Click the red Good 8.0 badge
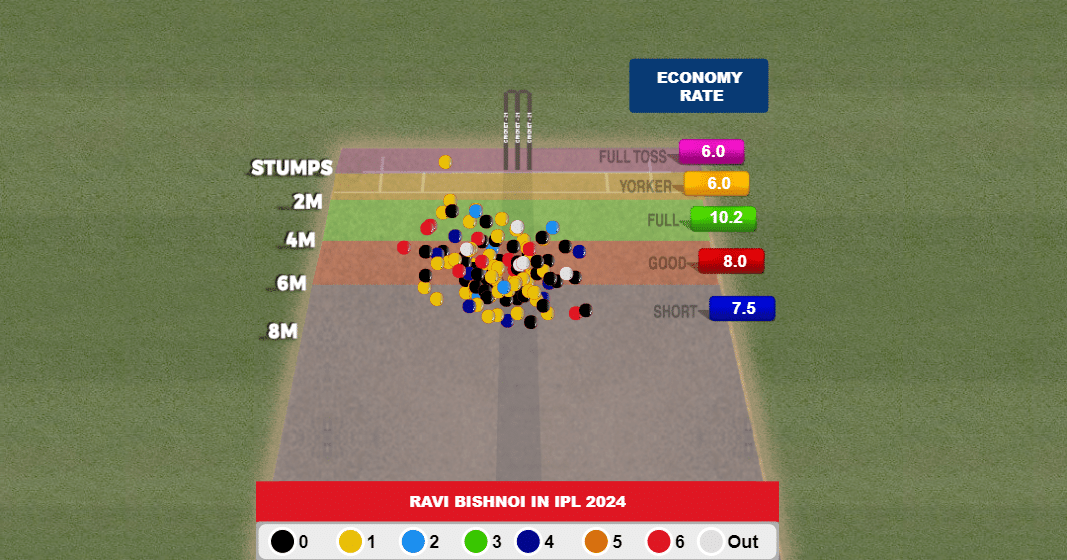The image size is (1067, 560). 732,261
